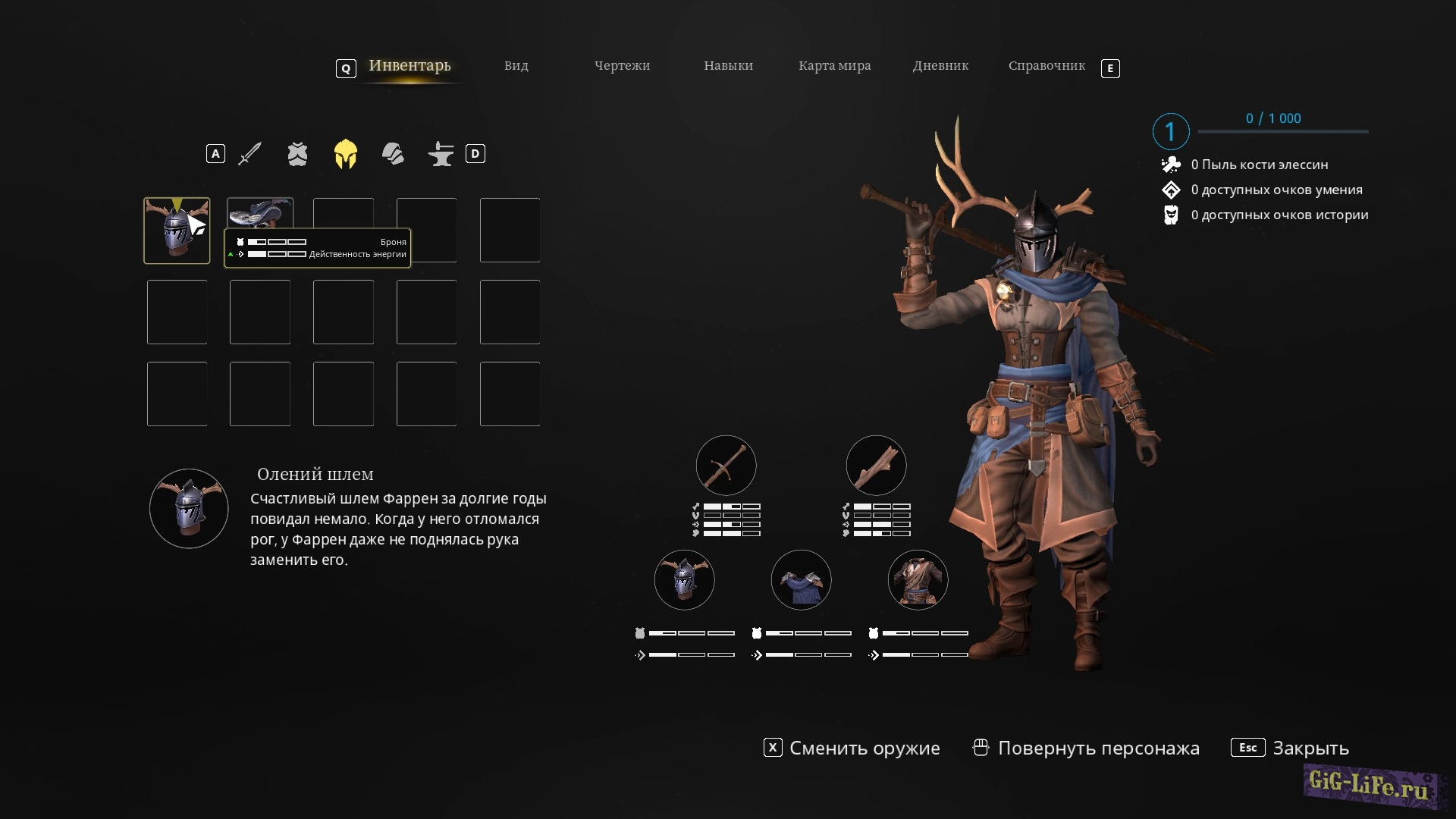Open the anvil category icon
The height and width of the screenshot is (819, 1456).
tap(441, 154)
